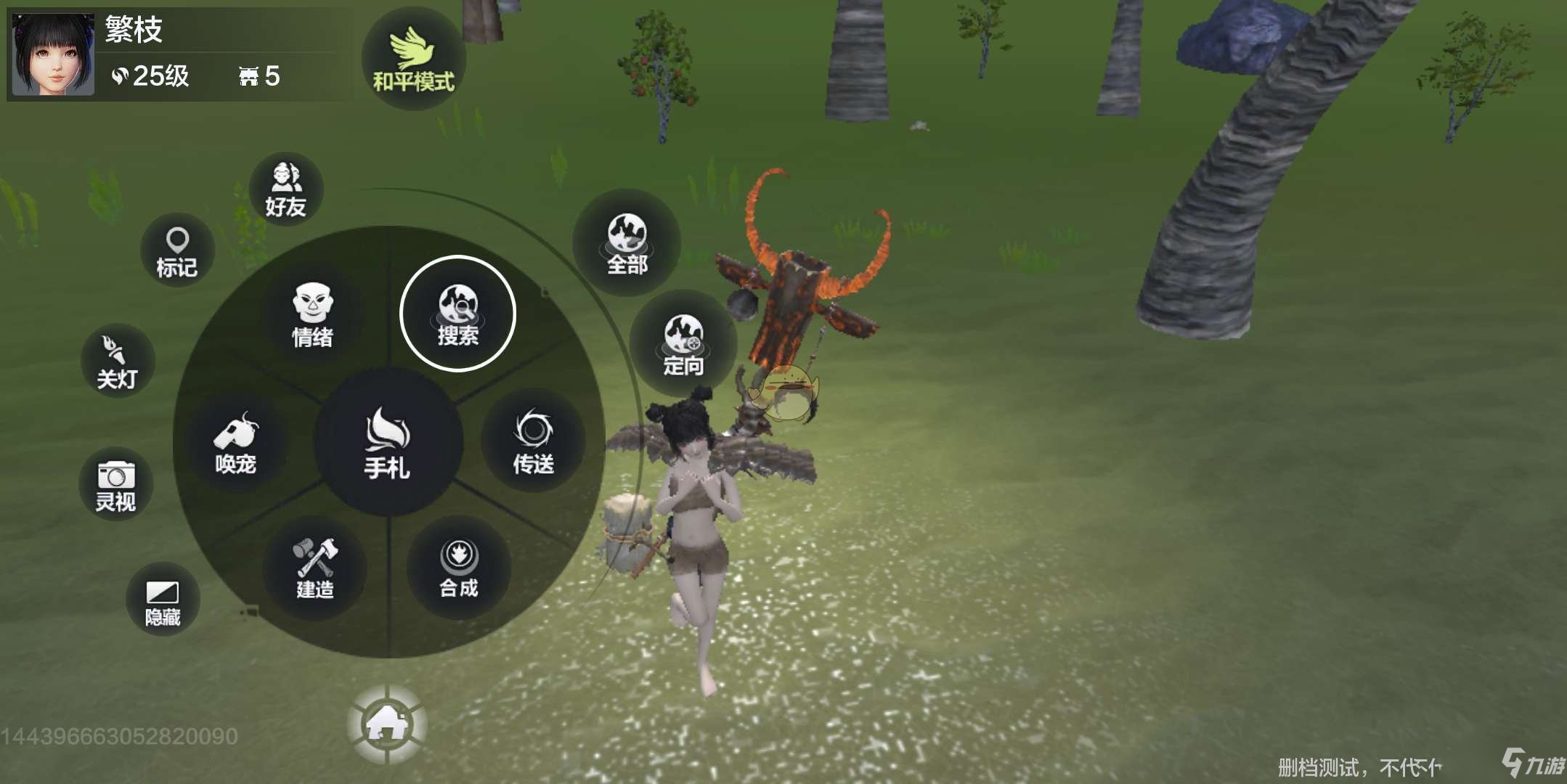Choose the 定向 targeted search

tap(683, 344)
